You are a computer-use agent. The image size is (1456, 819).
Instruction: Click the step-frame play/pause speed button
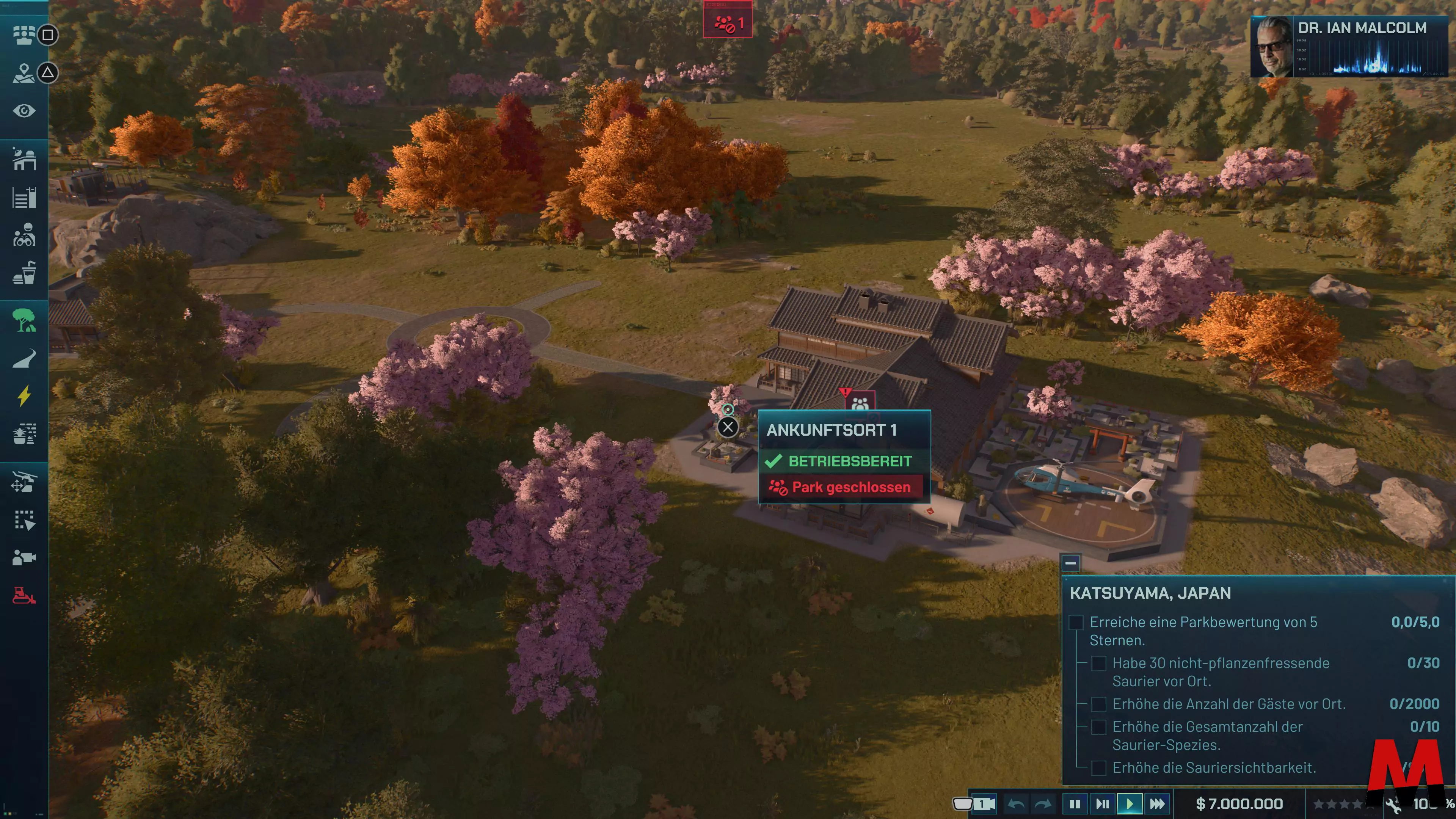1102,804
